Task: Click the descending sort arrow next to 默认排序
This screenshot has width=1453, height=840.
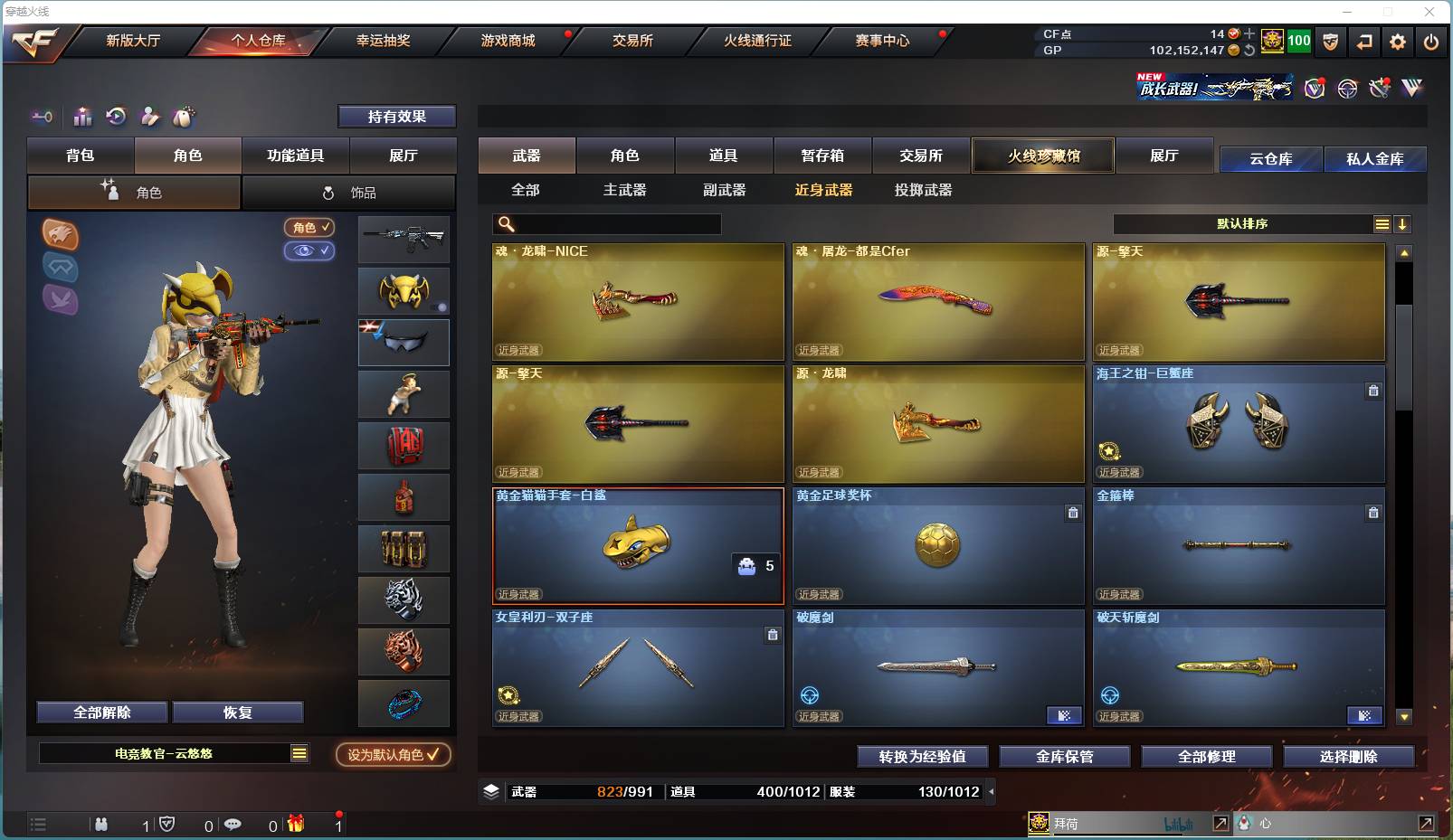Action: click(x=1403, y=223)
